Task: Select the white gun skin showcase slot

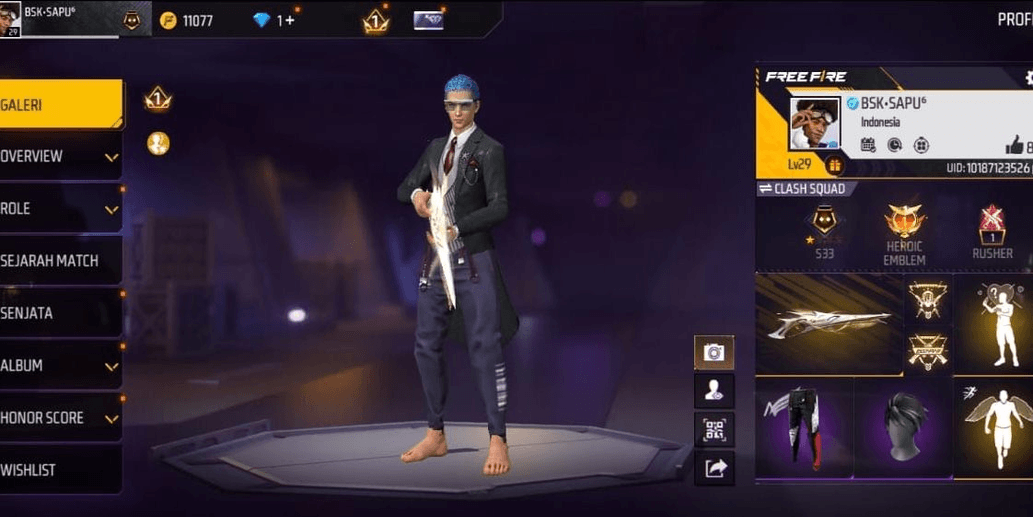Action: pyautogui.click(x=829, y=324)
